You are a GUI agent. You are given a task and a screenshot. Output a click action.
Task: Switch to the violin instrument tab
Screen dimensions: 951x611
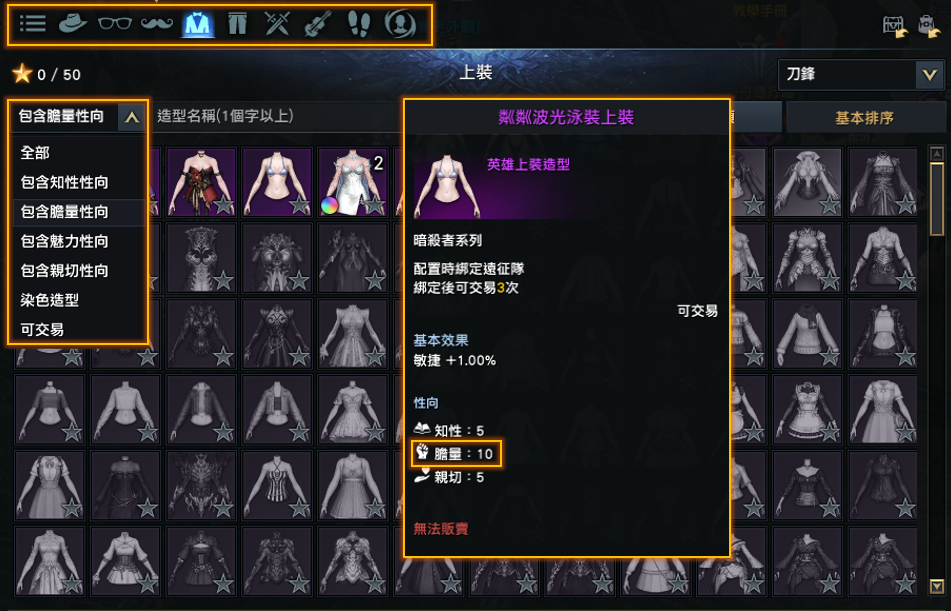pos(317,24)
